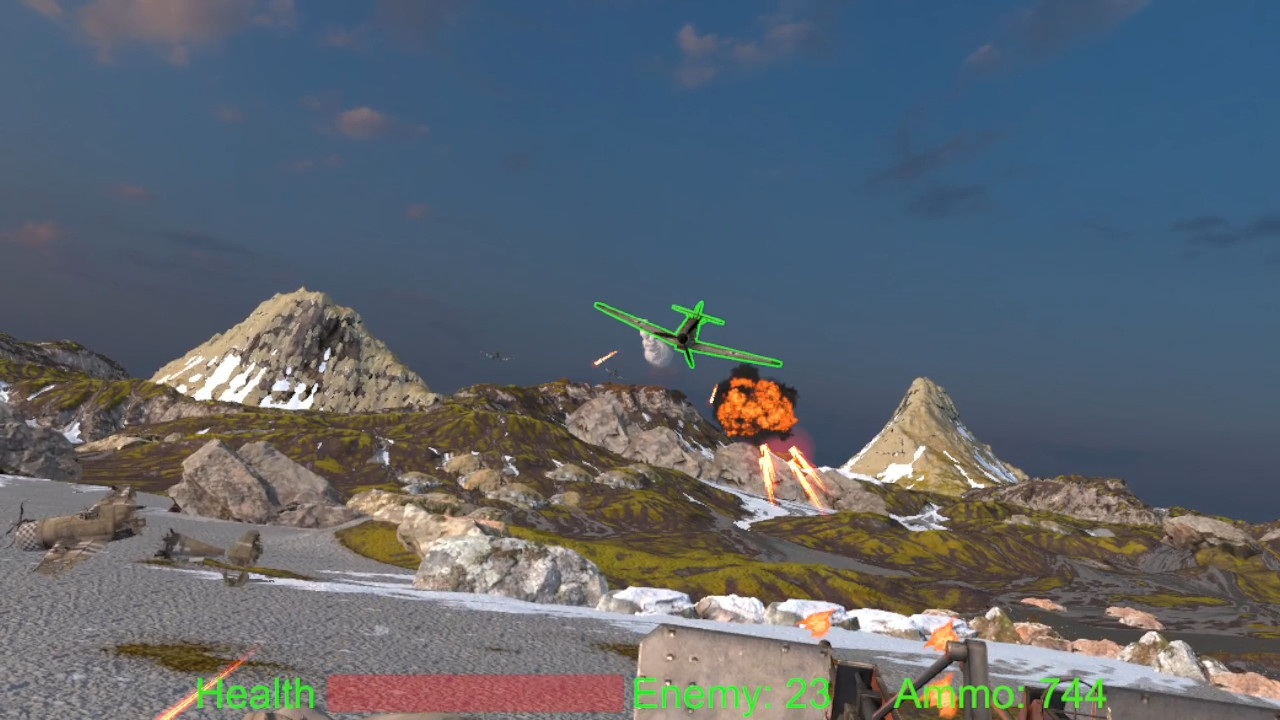Select the tracer round above the ridge
Viewport: 1280px width, 720px height.
pos(605,358)
